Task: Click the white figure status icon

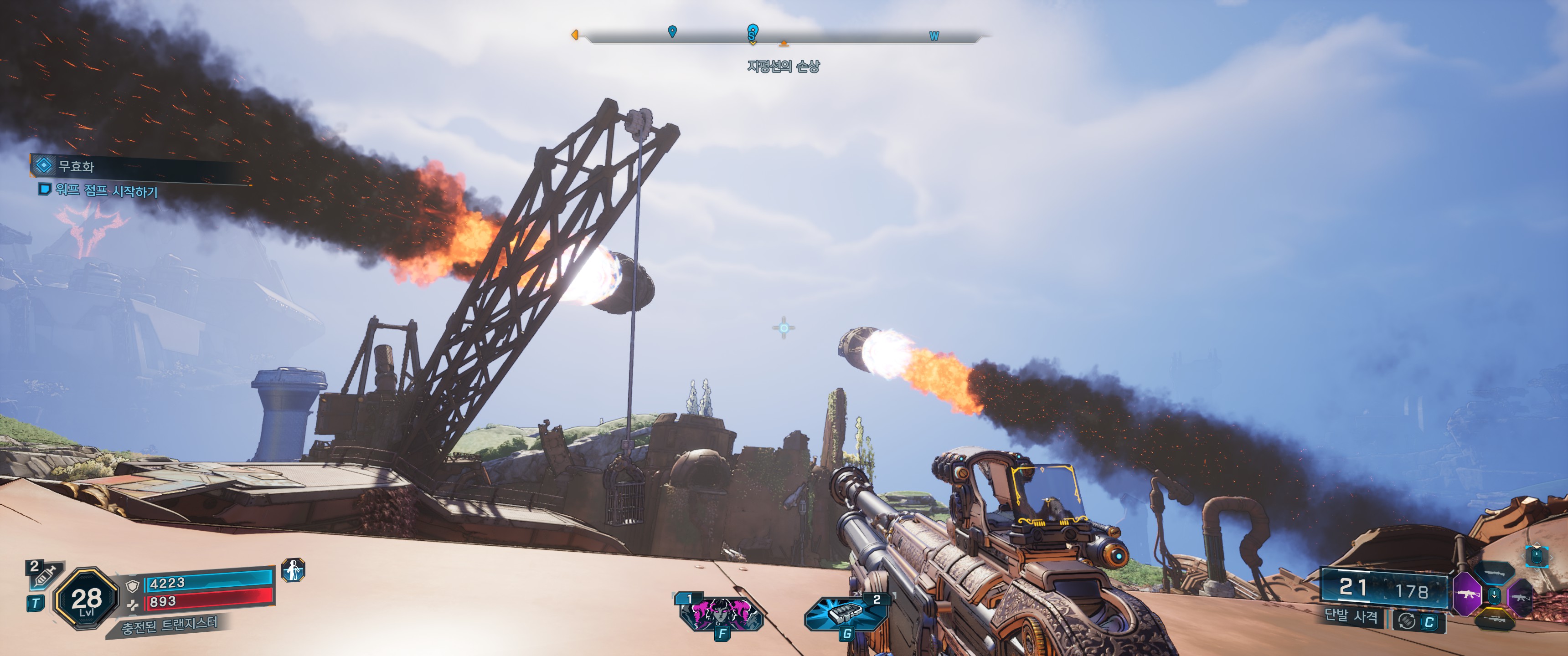Action: click(294, 570)
